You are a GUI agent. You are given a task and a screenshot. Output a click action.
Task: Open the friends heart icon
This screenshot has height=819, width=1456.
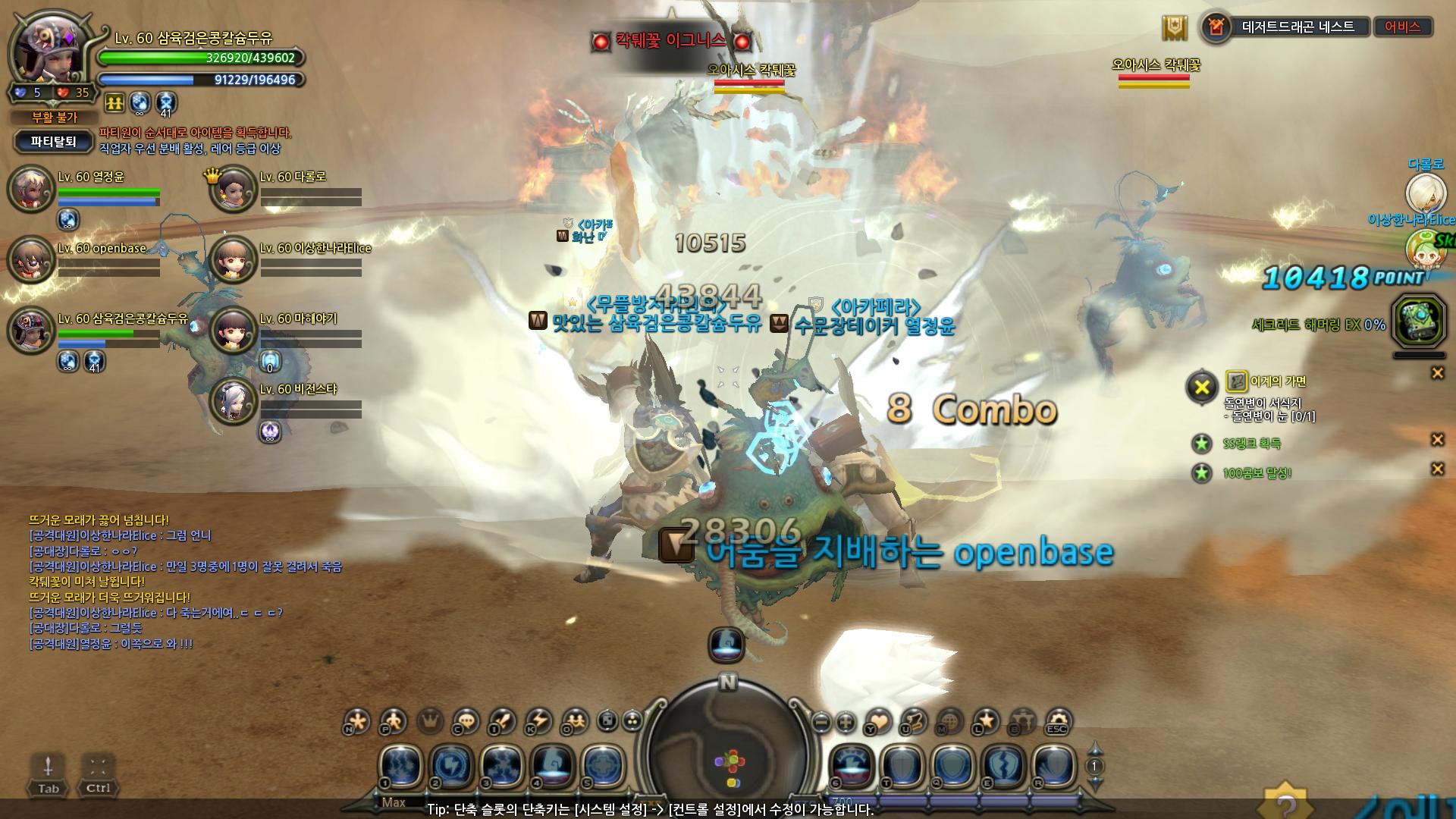(878, 721)
